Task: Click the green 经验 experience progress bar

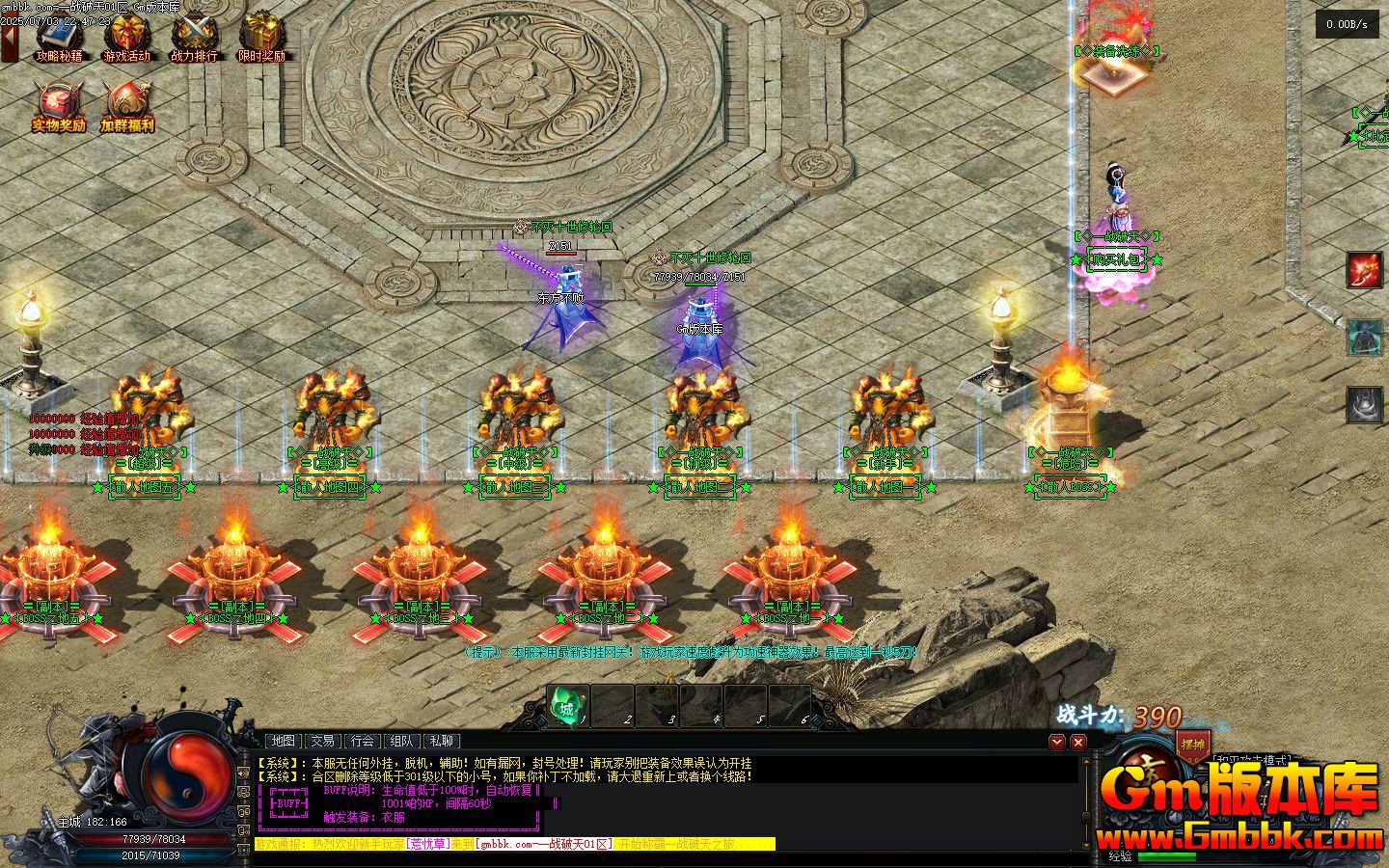Action: point(1167,855)
